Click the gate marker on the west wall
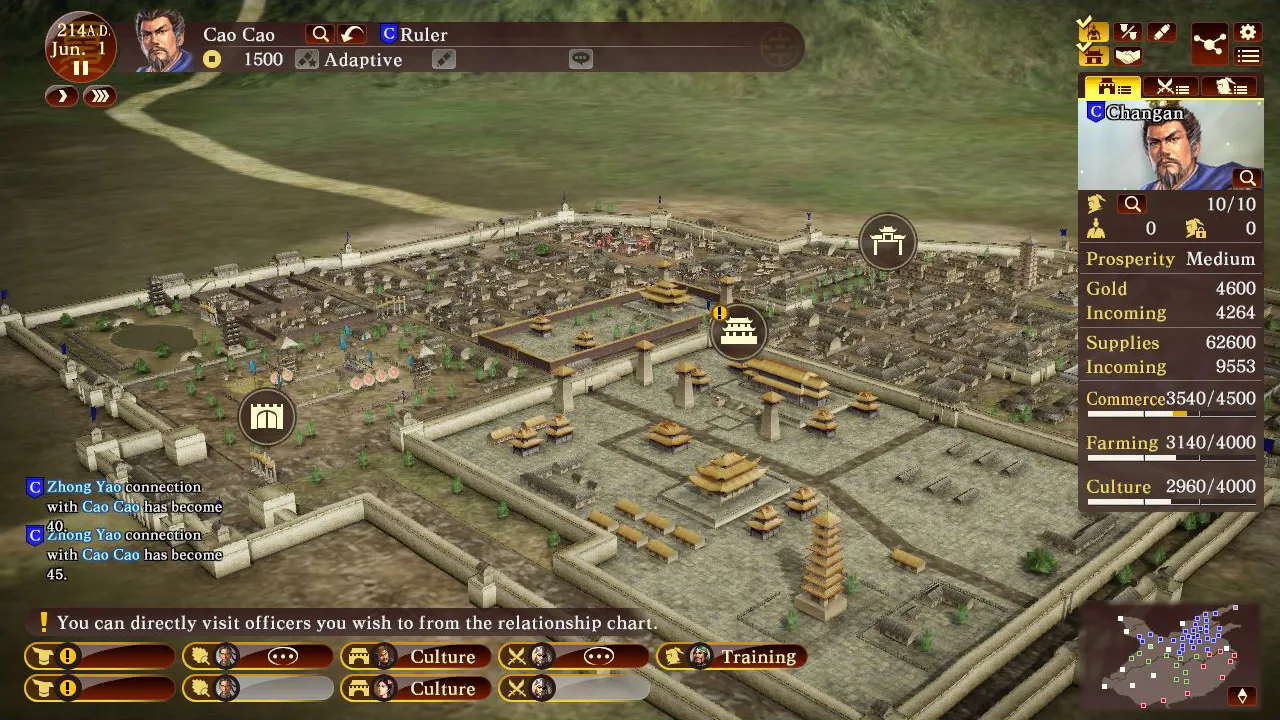Viewport: 1280px width, 720px height. click(266, 415)
